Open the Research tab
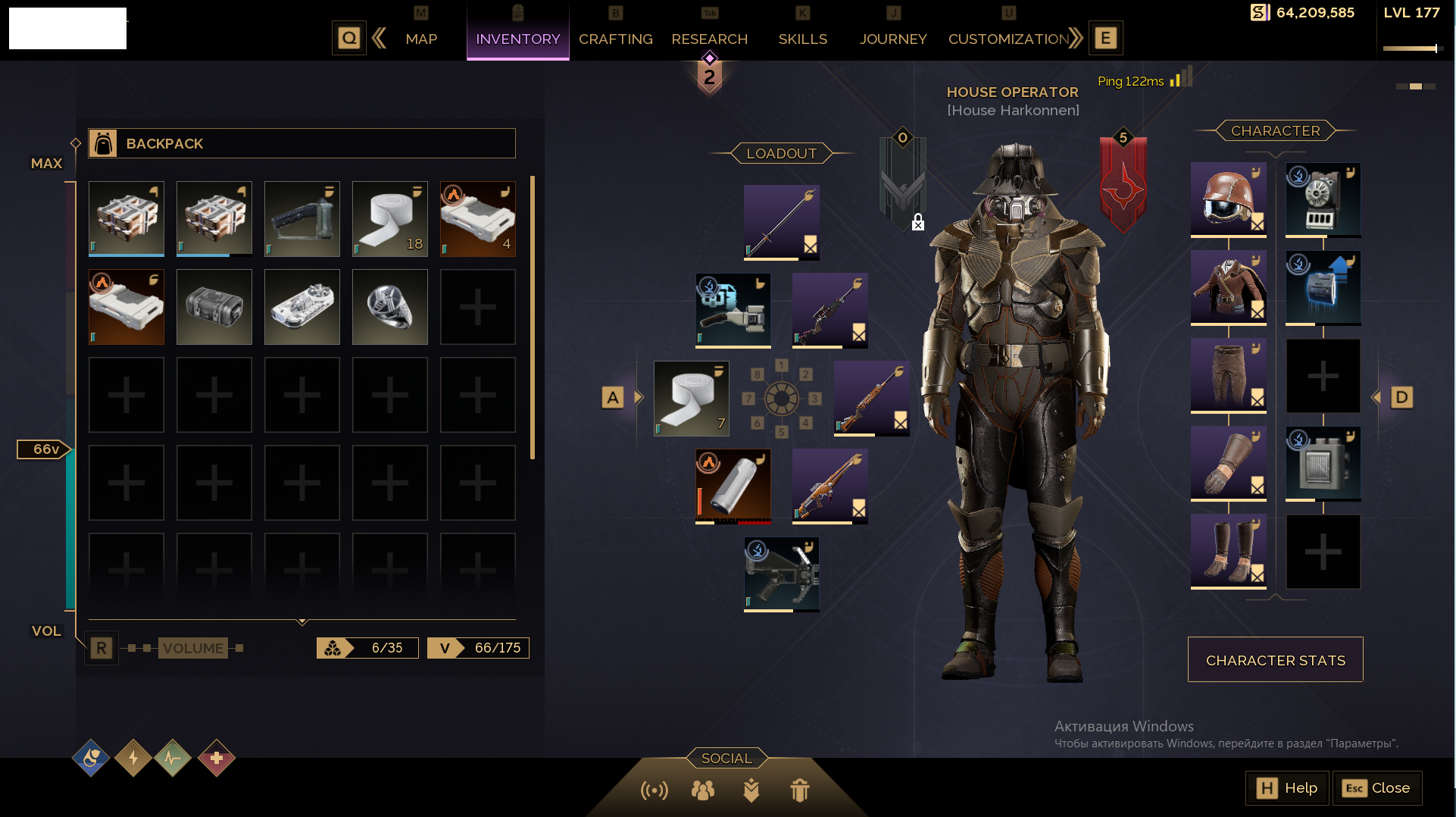 click(x=709, y=39)
